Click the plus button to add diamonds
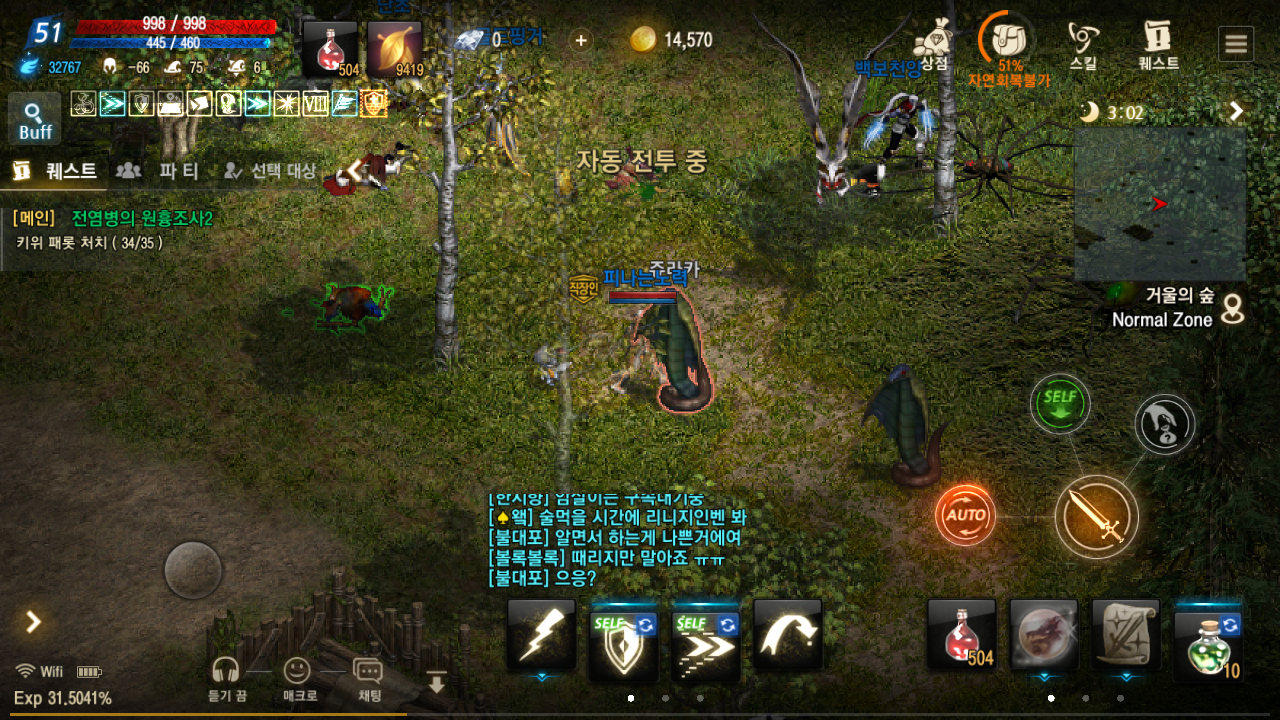This screenshot has height=720, width=1280. pyautogui.click(x=582, y=40)
